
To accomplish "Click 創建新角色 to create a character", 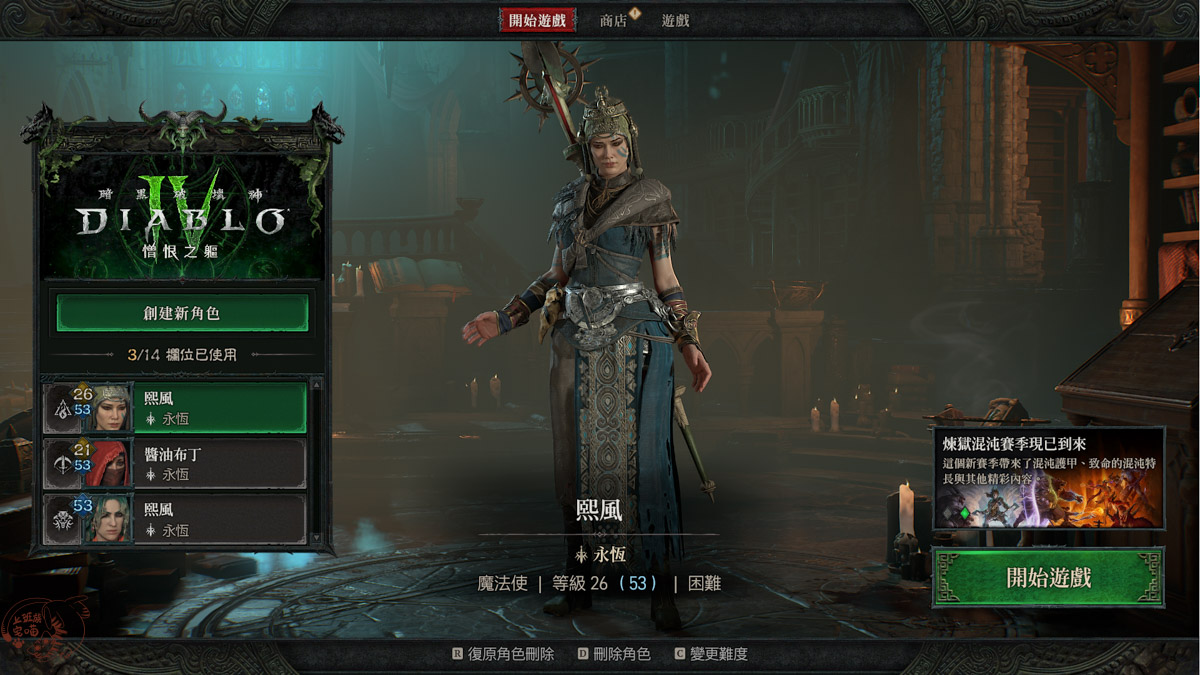I will point(181,313).
